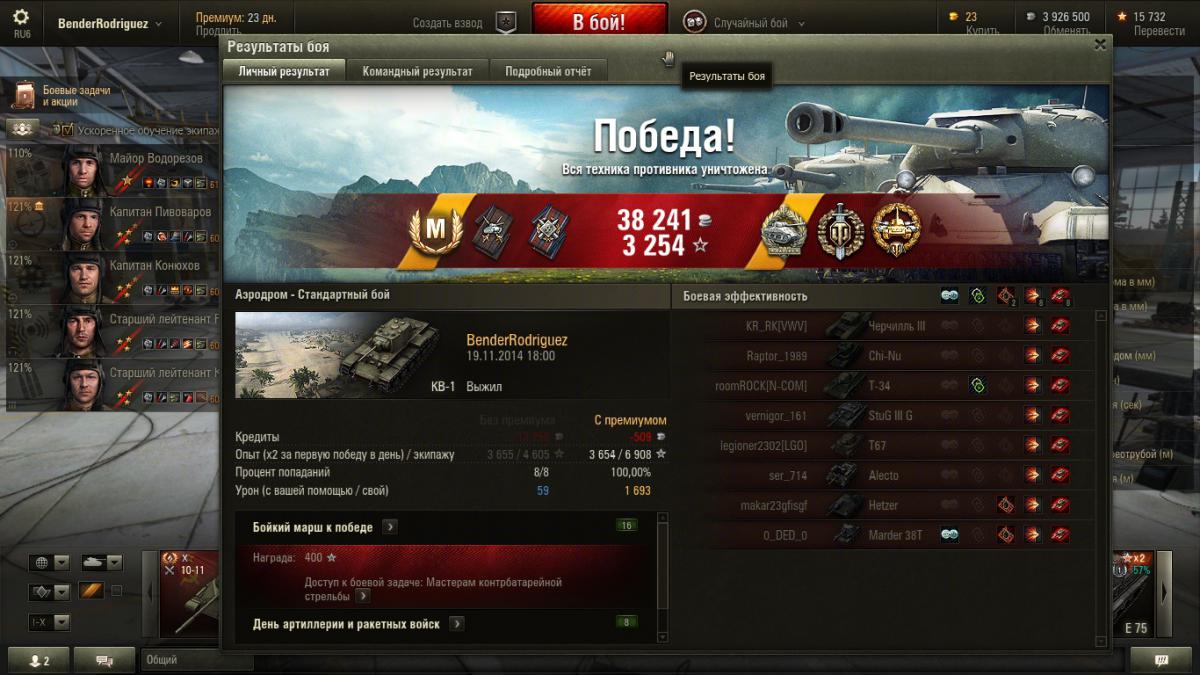Open the BenderRodriguez account dropdown
Viewport: 1200px width, 675px height.
click(110, 23)
